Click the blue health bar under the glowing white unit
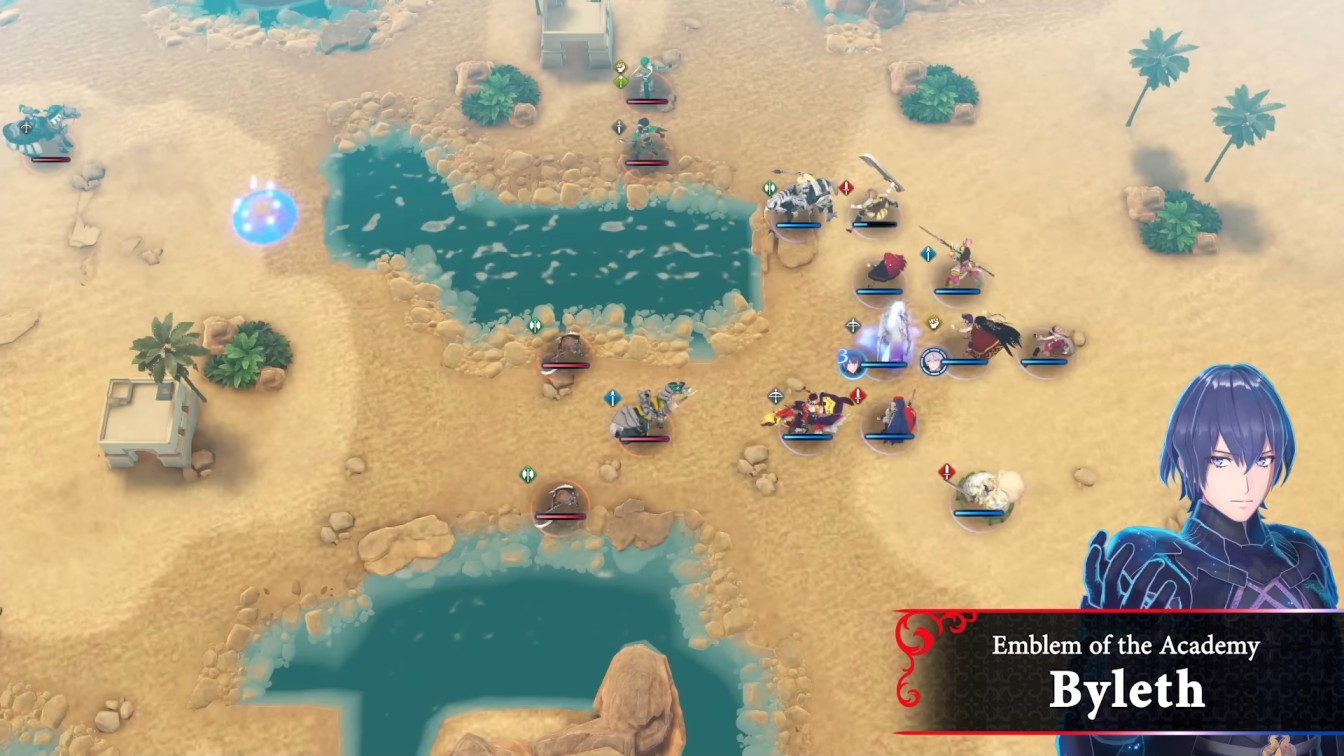Viewport: 1344px width, 756px height. coord(887,365)
